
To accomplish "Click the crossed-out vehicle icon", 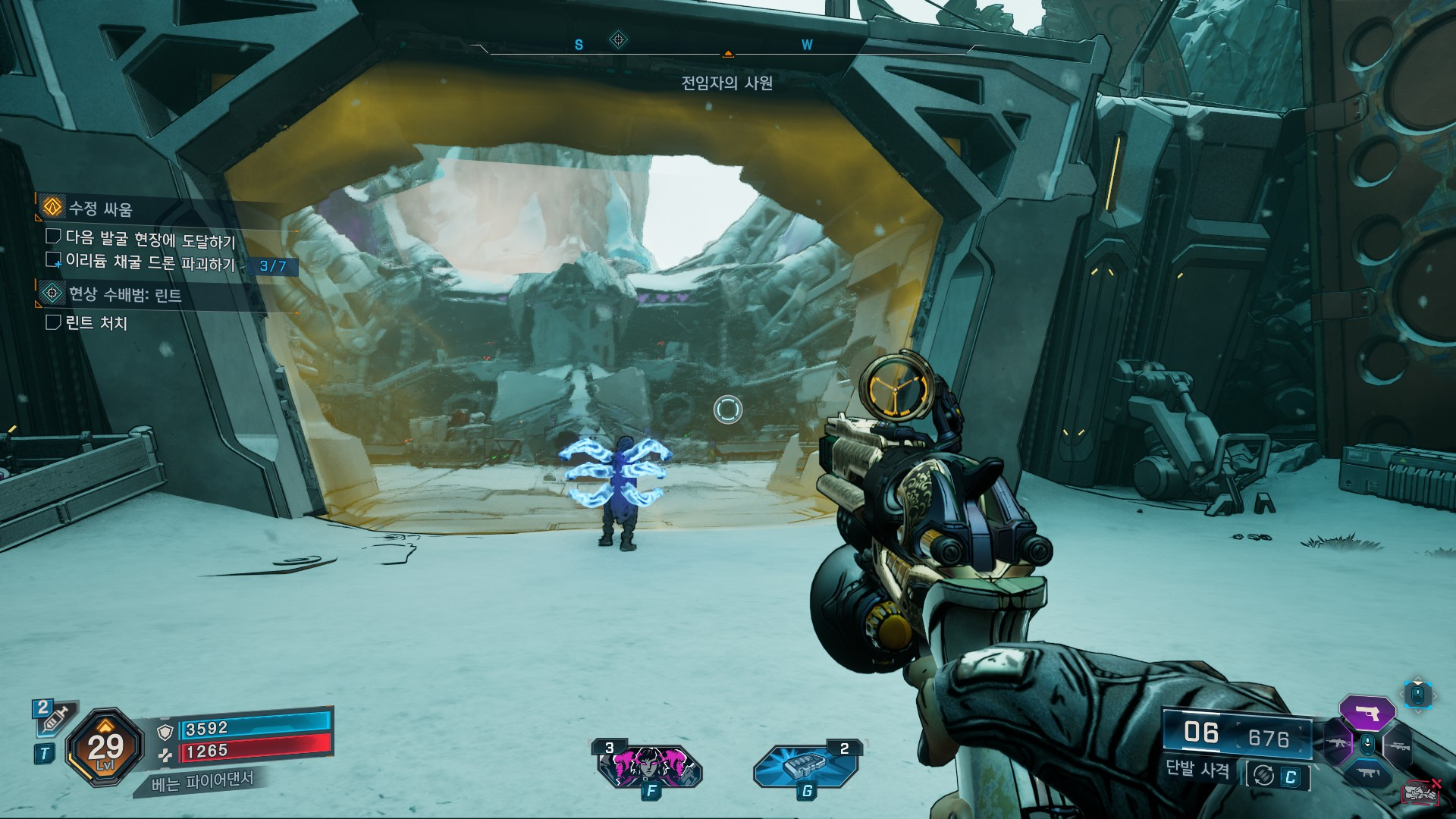I will [x=1422, y=792].
